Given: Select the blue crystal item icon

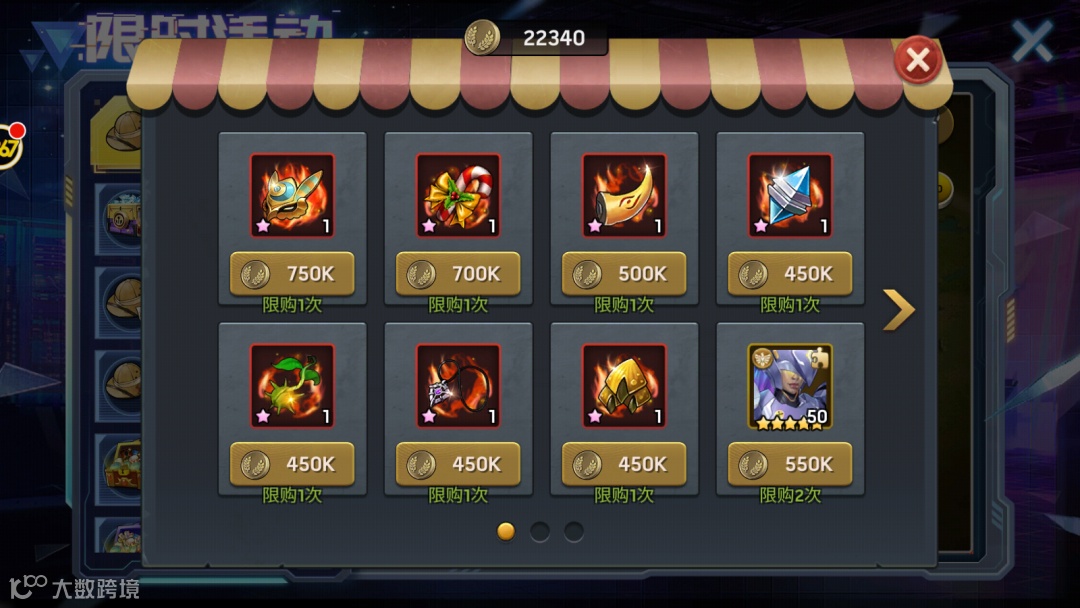Looking at the screenshot, I should 790,195.
